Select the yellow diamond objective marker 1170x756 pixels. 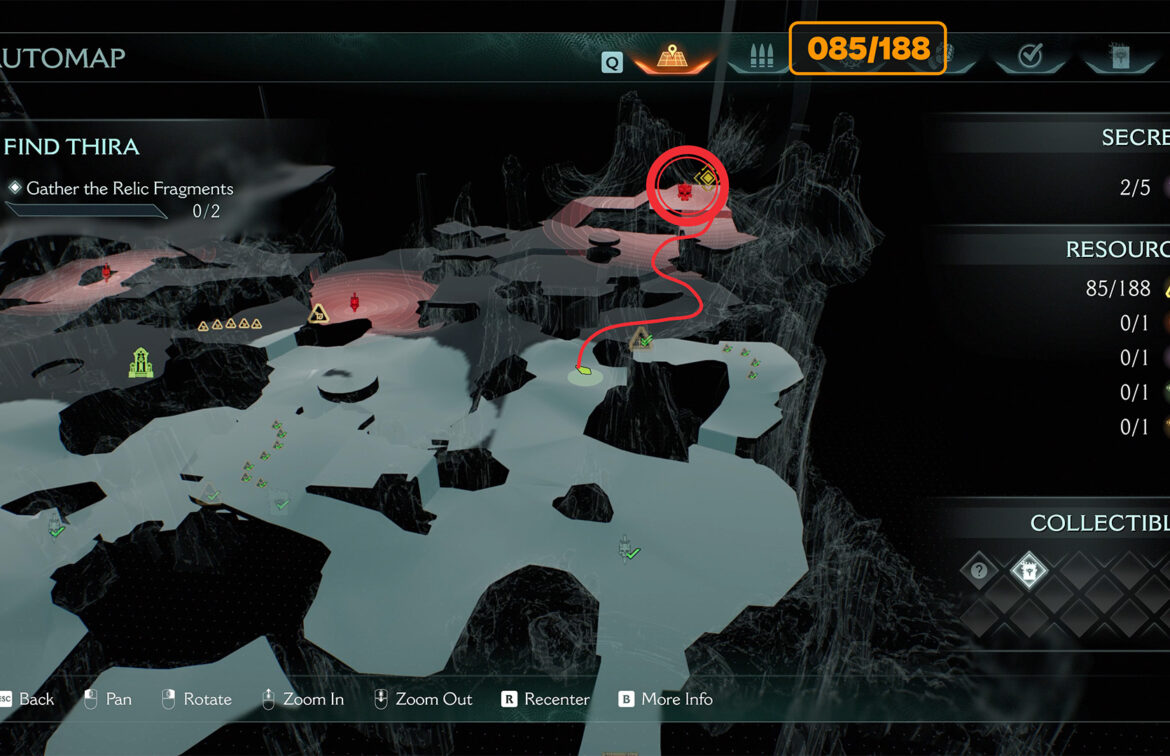tap(707, 180)
